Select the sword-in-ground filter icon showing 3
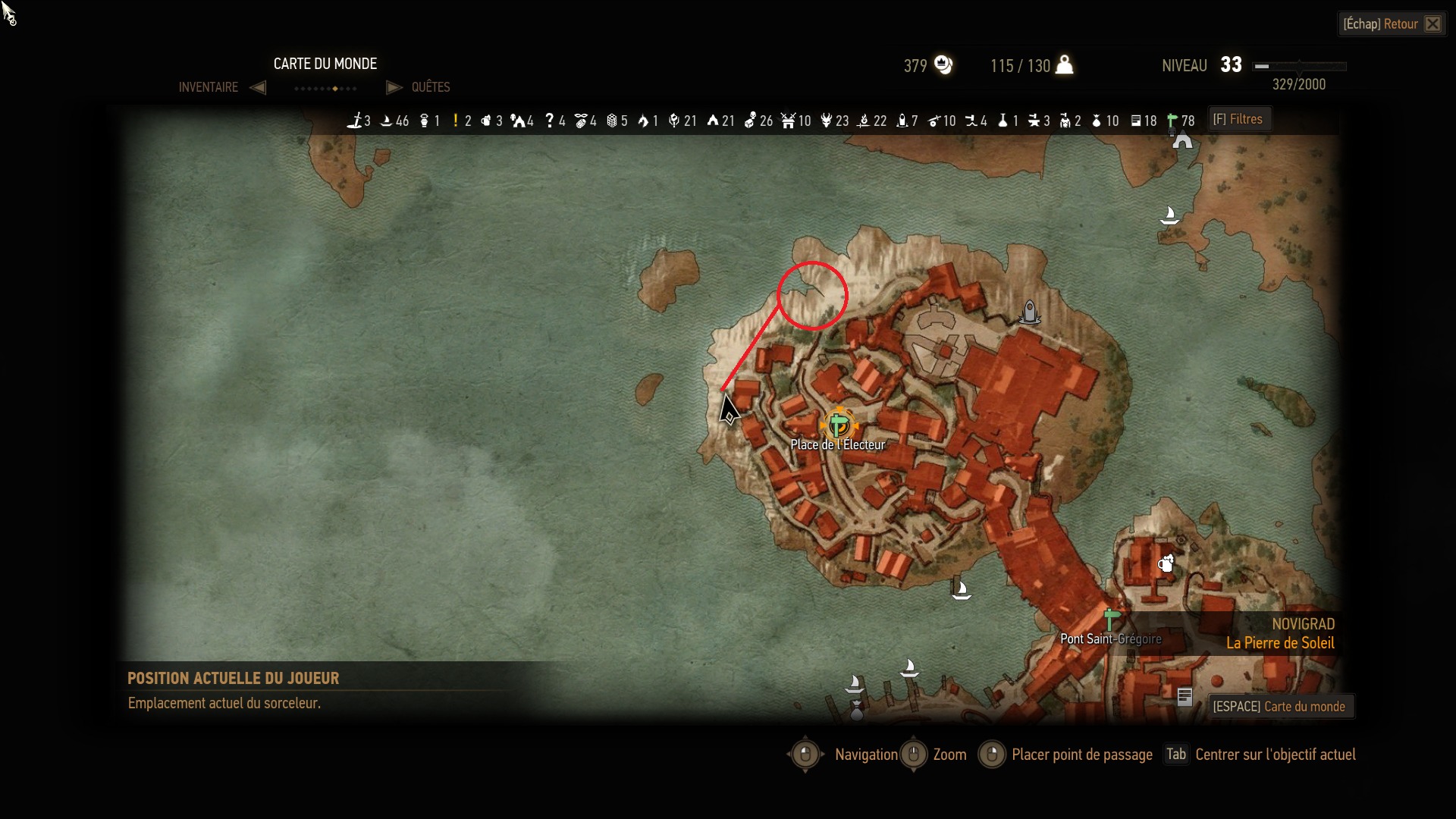Screen dimensions: 1456x819 coord(355,121)
